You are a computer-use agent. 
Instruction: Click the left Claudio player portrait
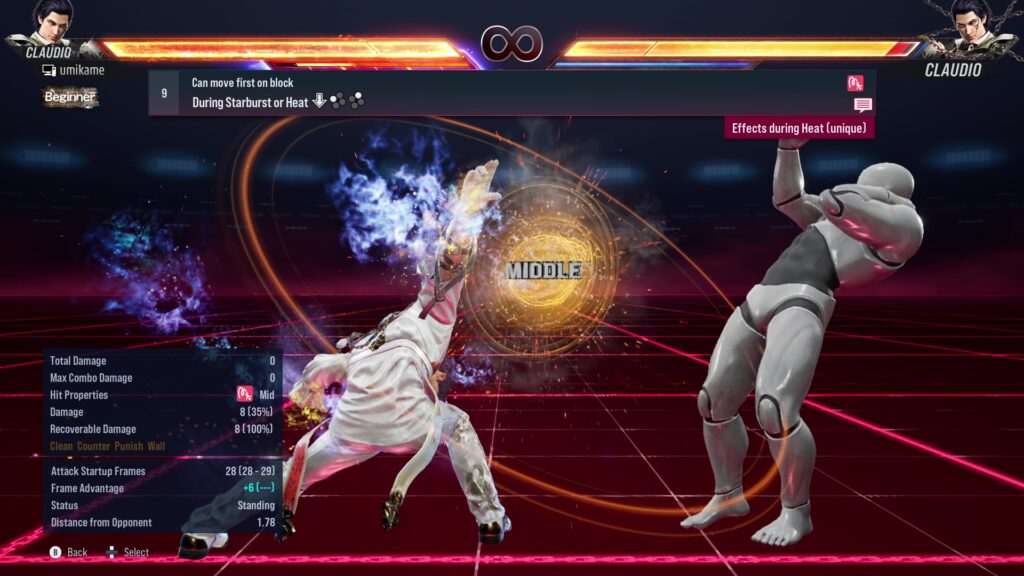52,20
